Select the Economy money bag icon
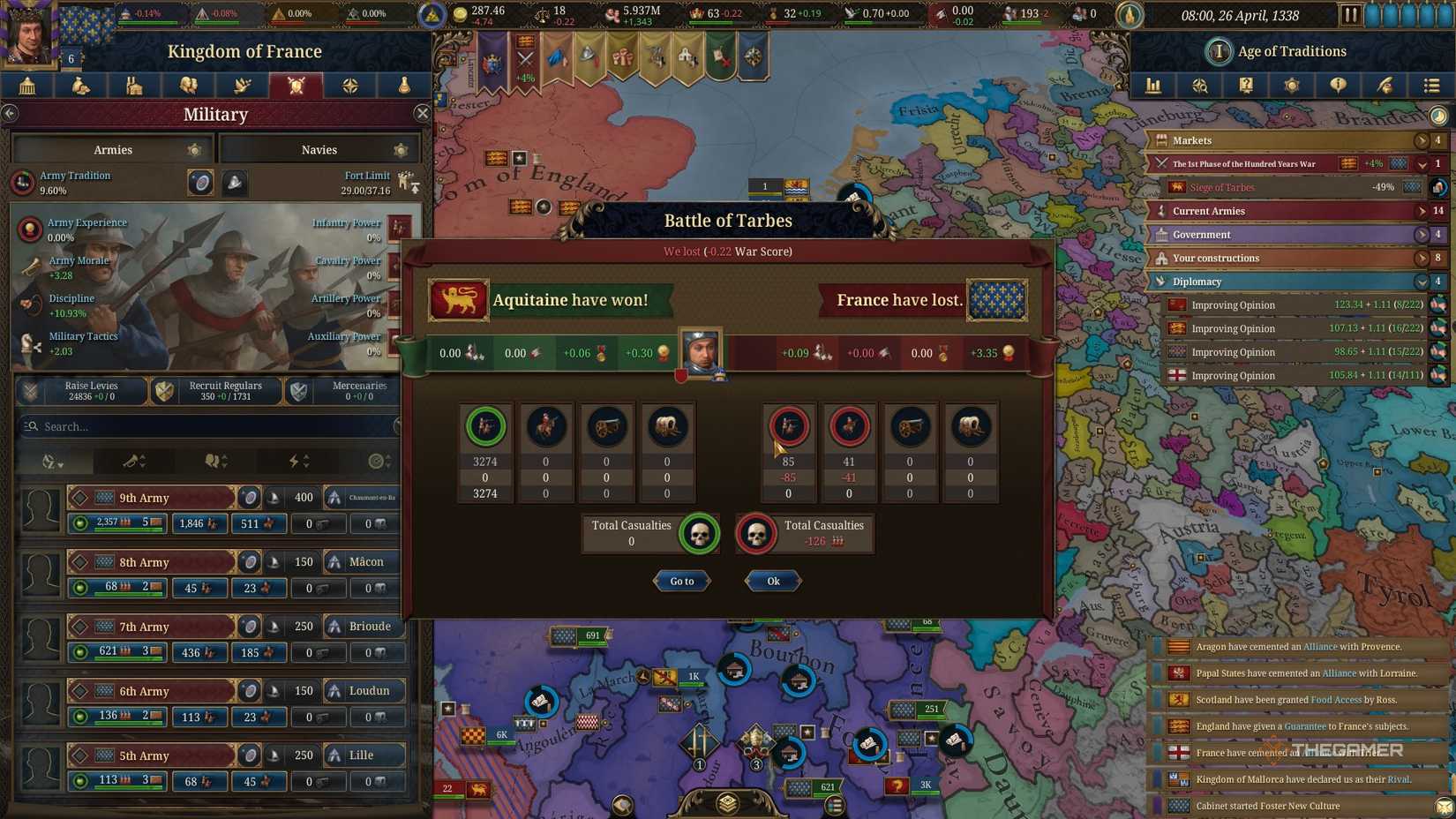1456x819 pixels. click(x=80, y=86)
